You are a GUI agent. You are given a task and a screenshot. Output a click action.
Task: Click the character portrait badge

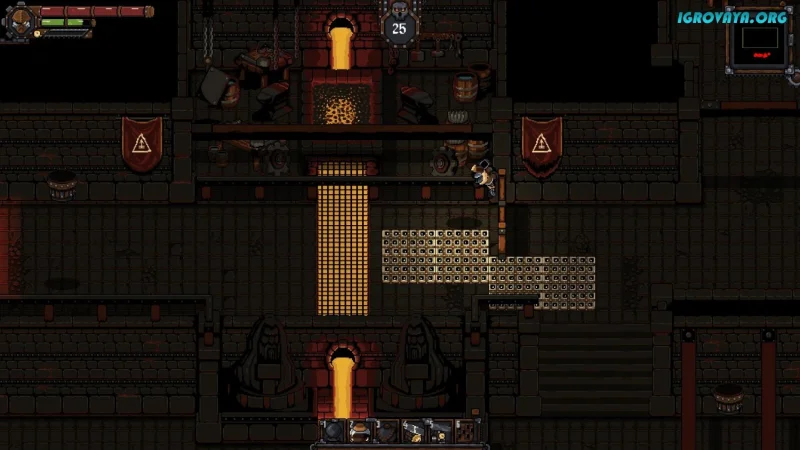pyautogui.click(x=17, y=22)
